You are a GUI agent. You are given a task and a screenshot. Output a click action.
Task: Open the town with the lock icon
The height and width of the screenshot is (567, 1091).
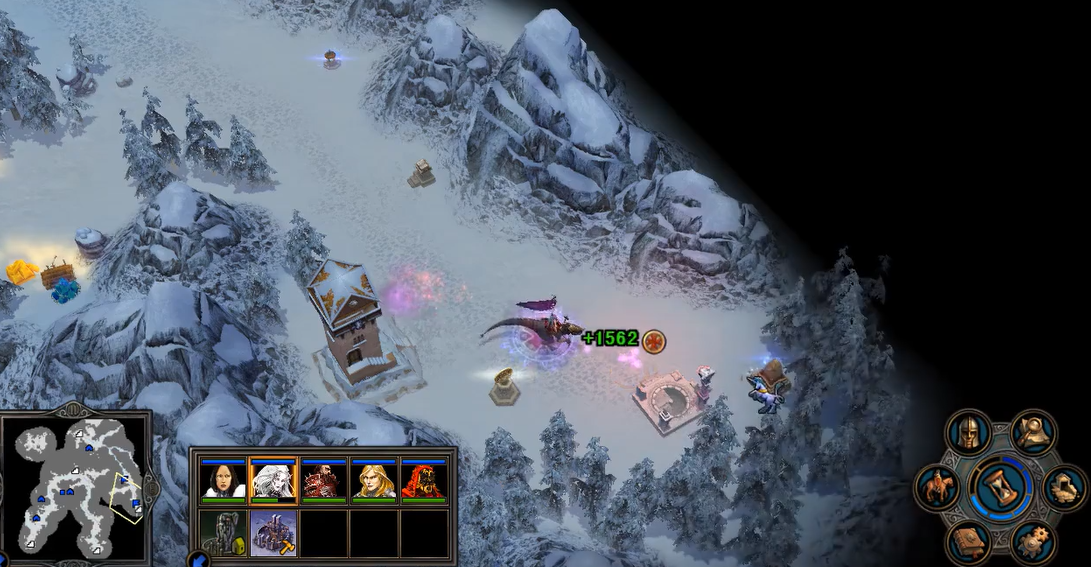[223, 532]
